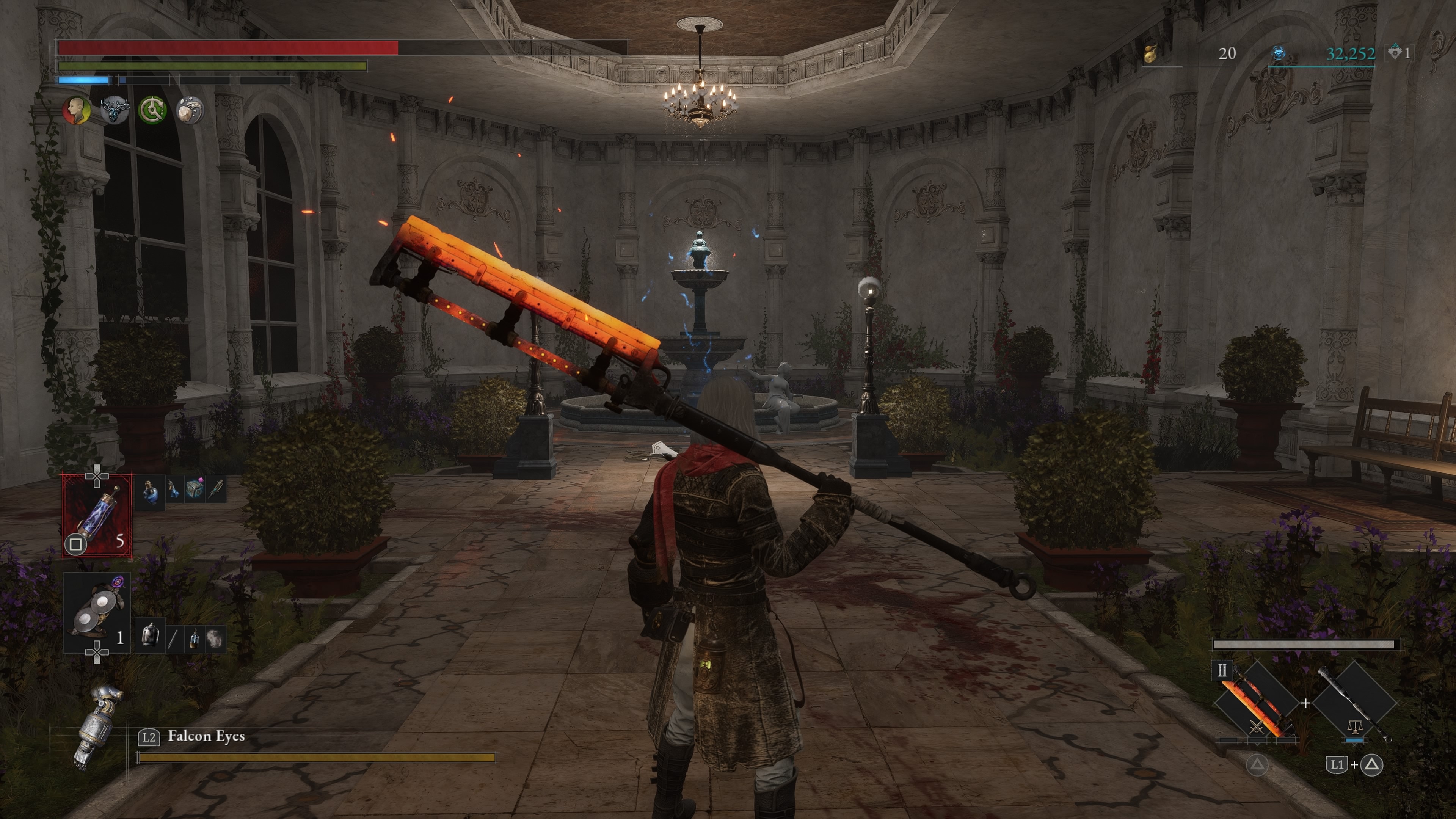Click the weapon set II indicator

point(1221,671)
